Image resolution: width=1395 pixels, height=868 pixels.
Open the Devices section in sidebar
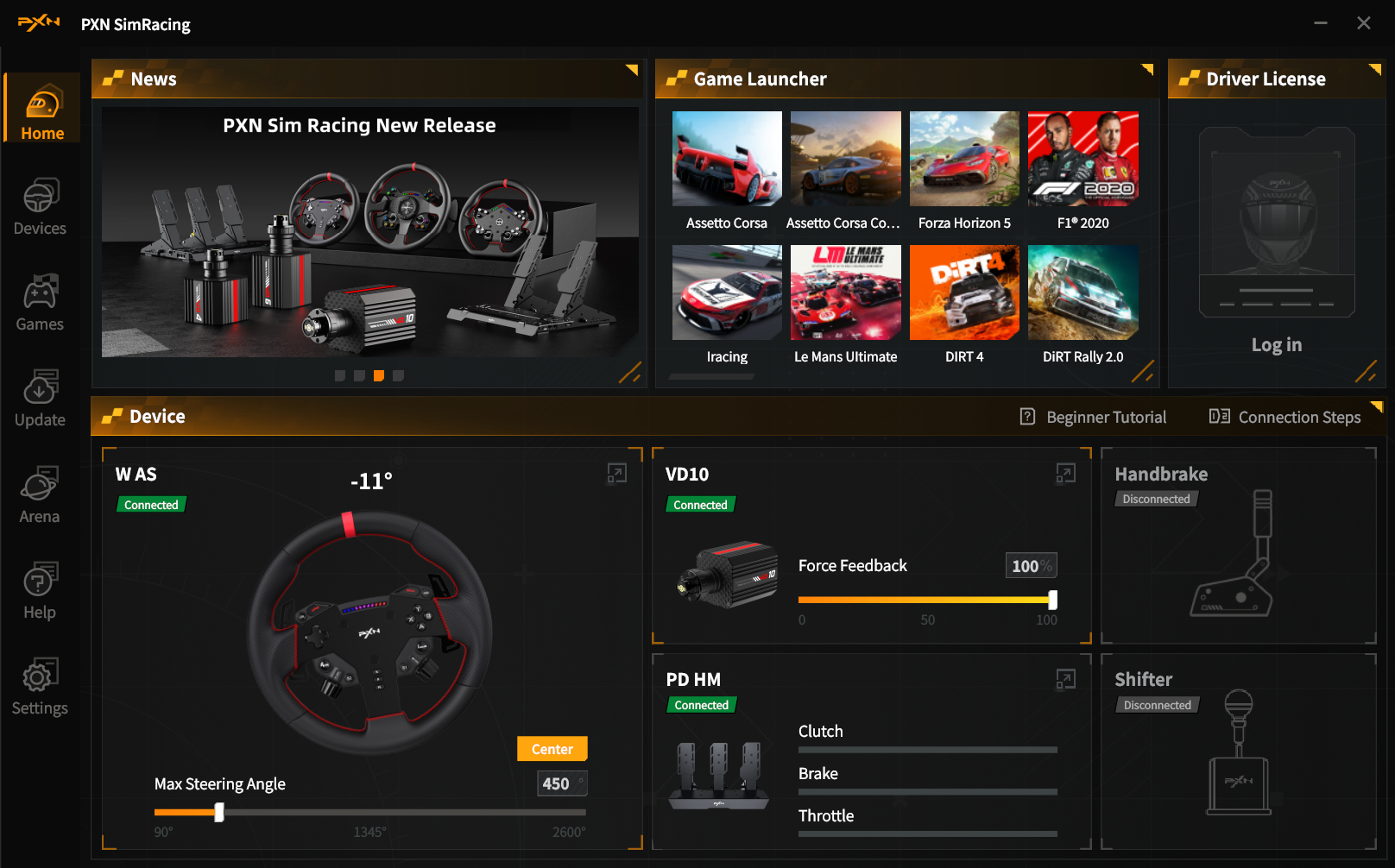40,207
